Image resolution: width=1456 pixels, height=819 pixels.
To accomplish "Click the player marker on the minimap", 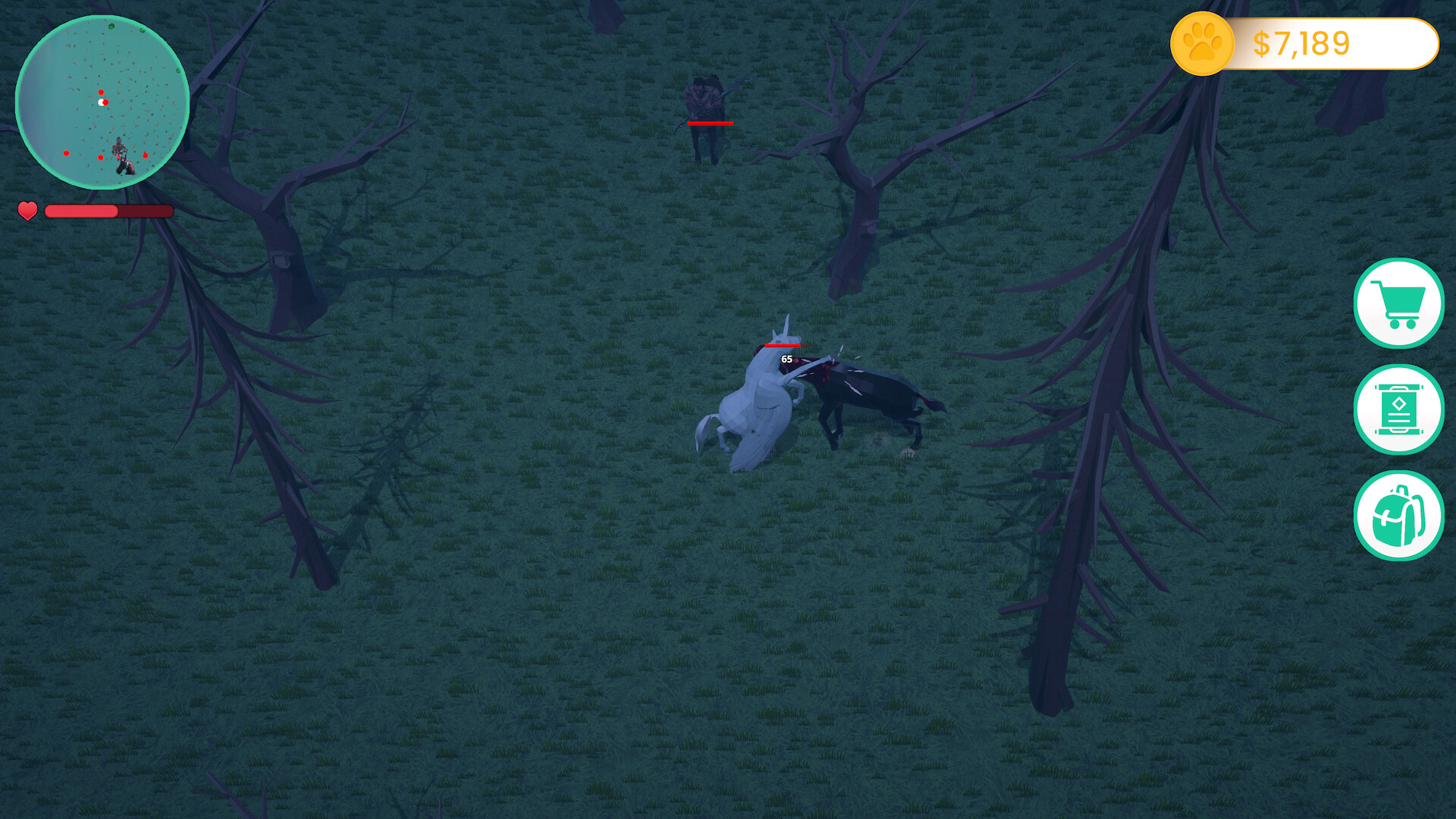I will coord(120,155).
